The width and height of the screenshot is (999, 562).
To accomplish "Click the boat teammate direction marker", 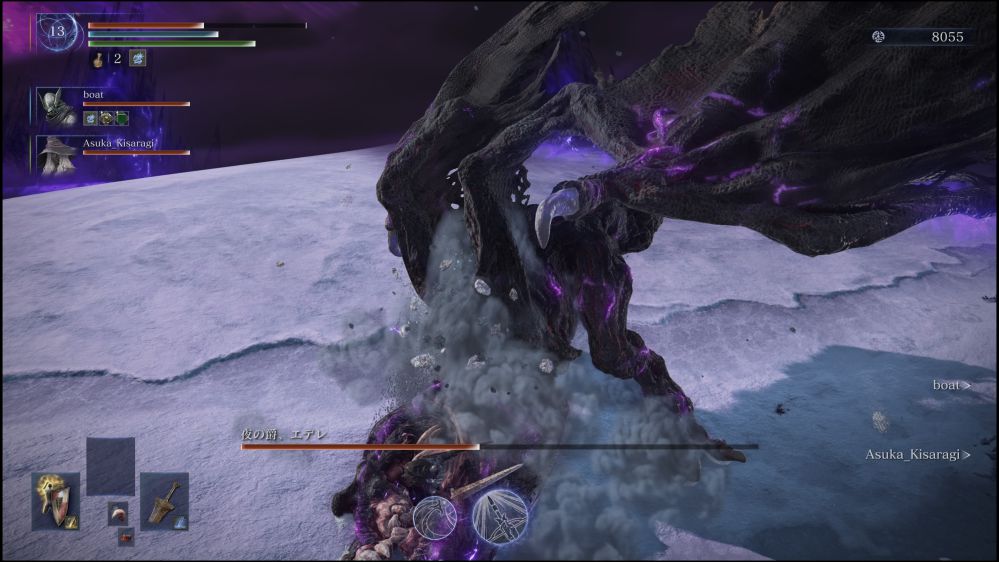I will click(x=951, y=385).
